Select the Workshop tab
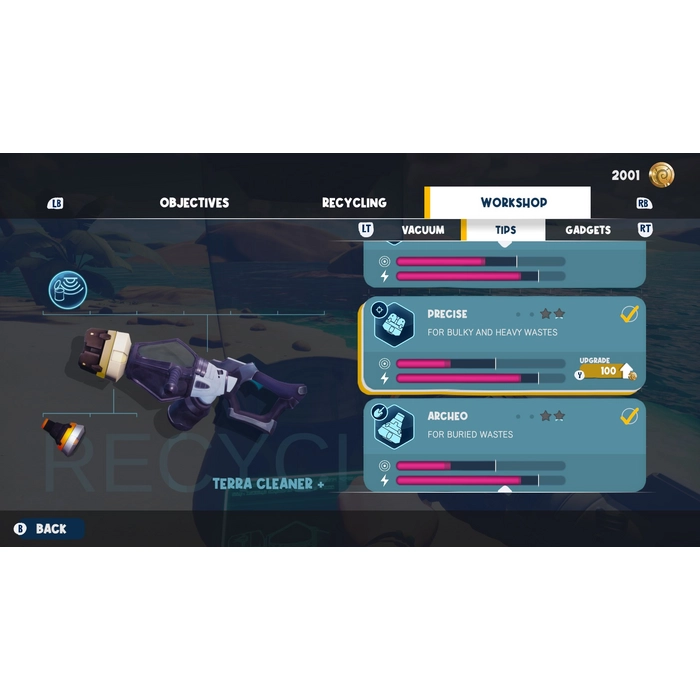 tap(513, 203)
